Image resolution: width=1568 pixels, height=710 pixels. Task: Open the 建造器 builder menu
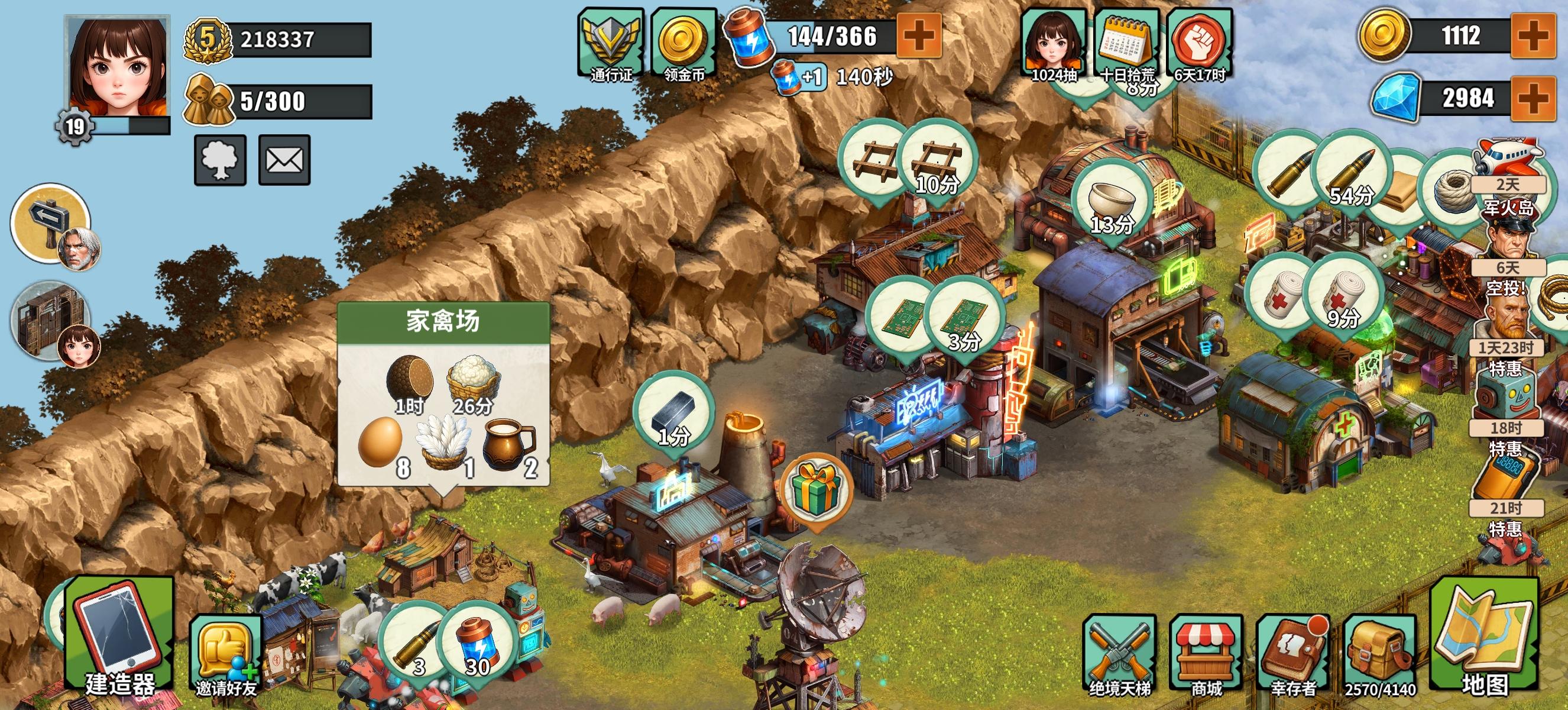click(x=119, y=640)
